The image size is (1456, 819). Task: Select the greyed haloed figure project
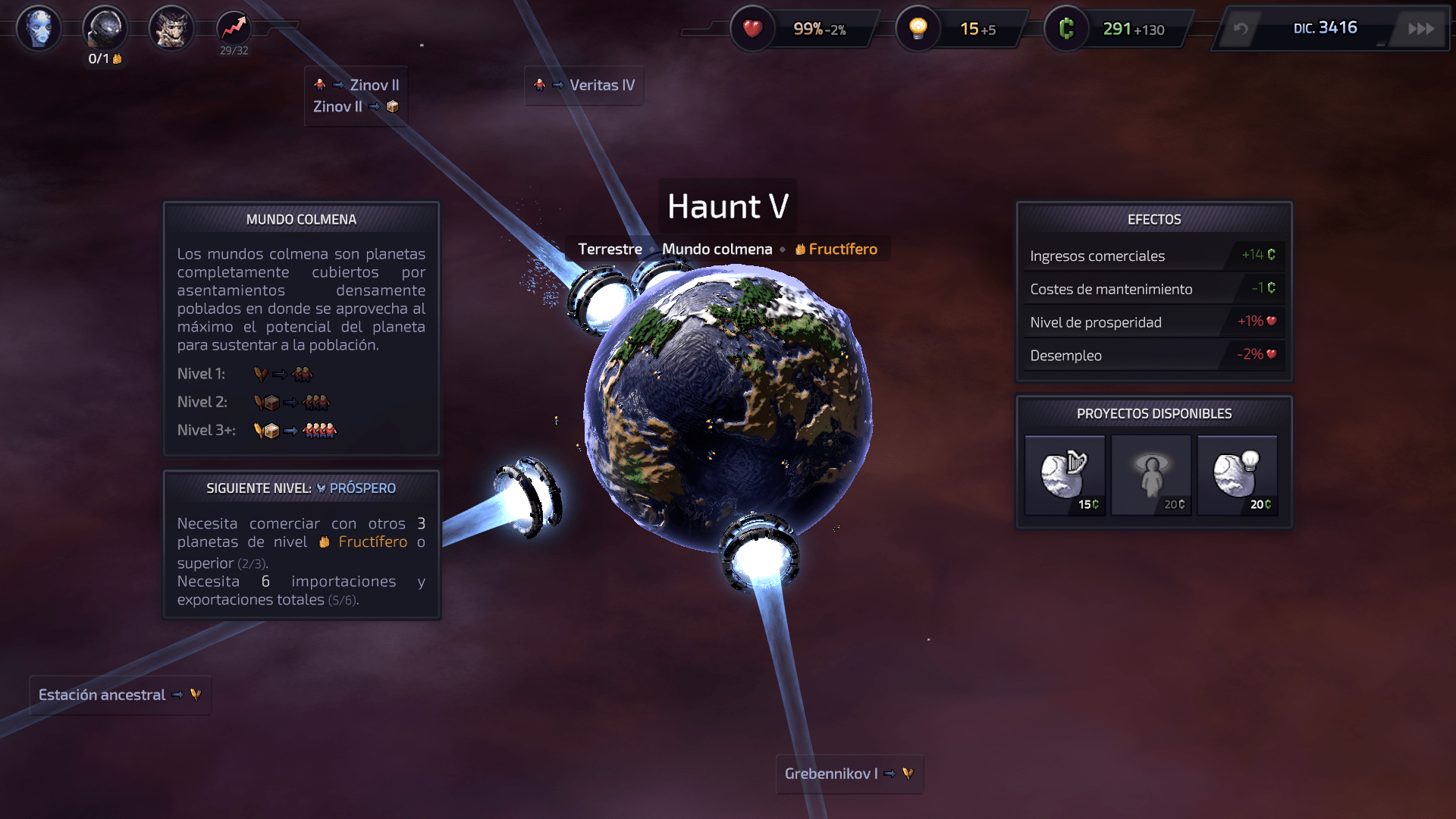pyautogui.click(x=1151, y=475)
